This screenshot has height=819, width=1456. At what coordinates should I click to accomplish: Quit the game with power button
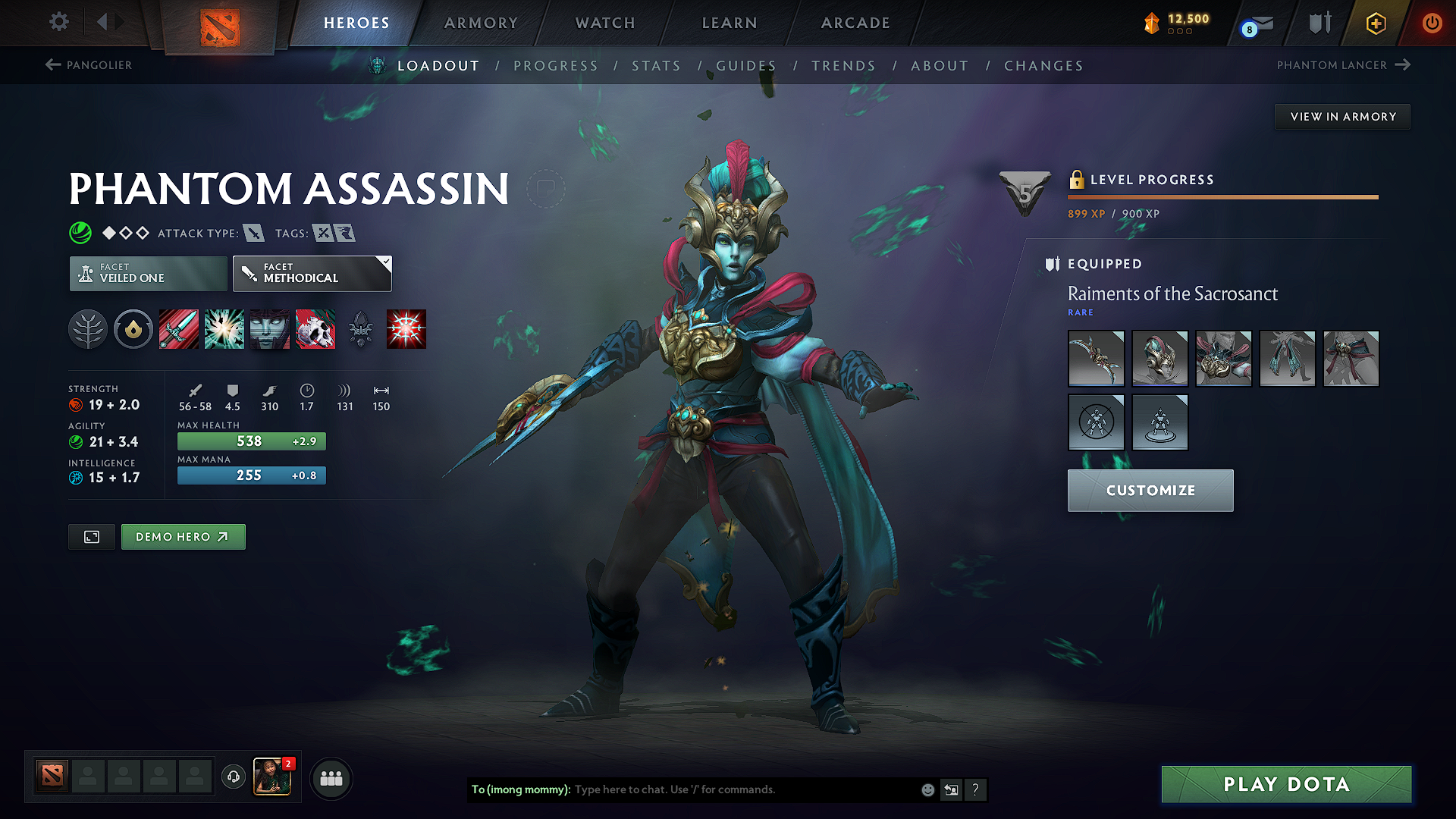[x=1432, y=23]
